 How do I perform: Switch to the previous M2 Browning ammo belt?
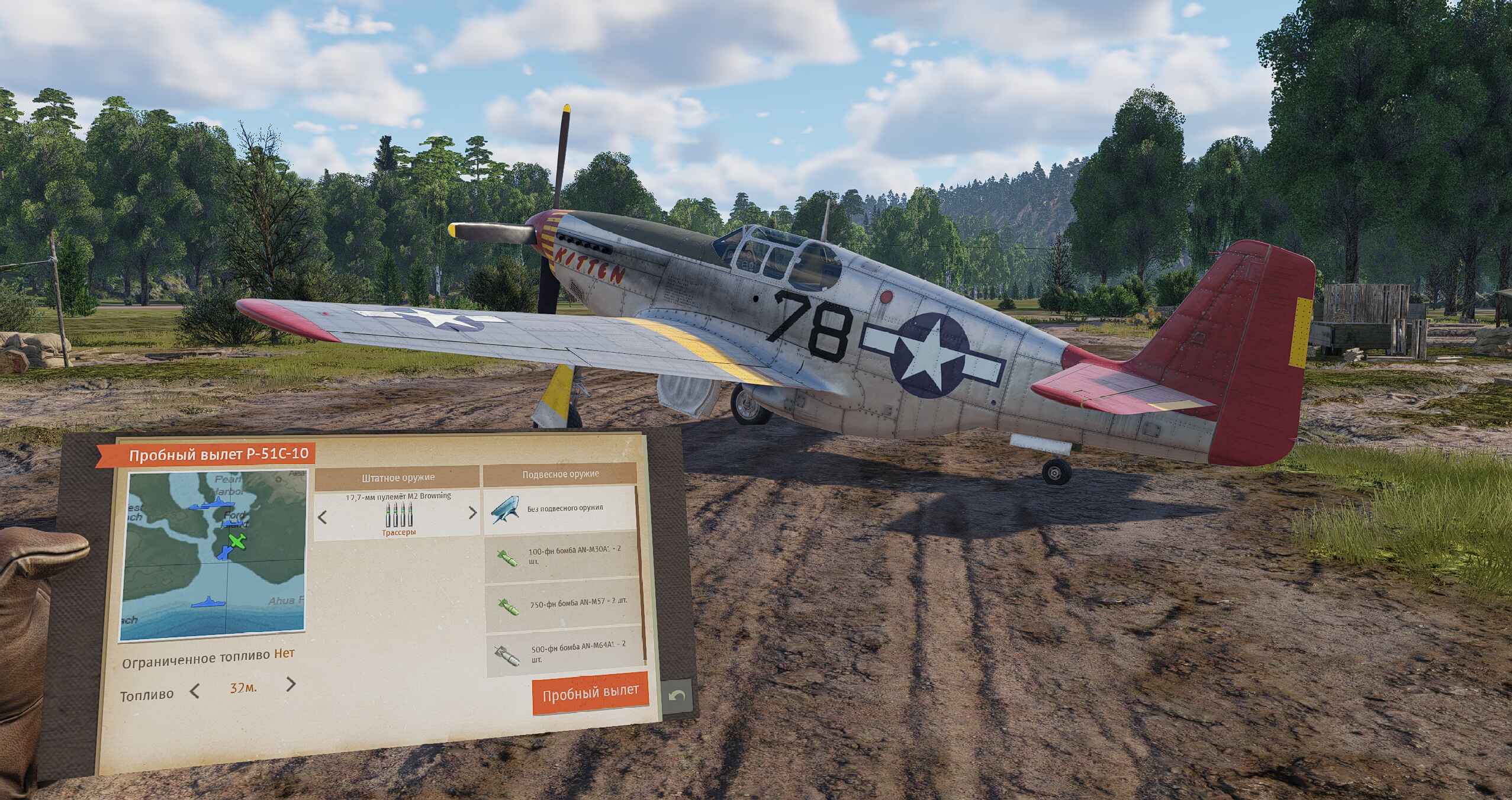tap(323, 517)
